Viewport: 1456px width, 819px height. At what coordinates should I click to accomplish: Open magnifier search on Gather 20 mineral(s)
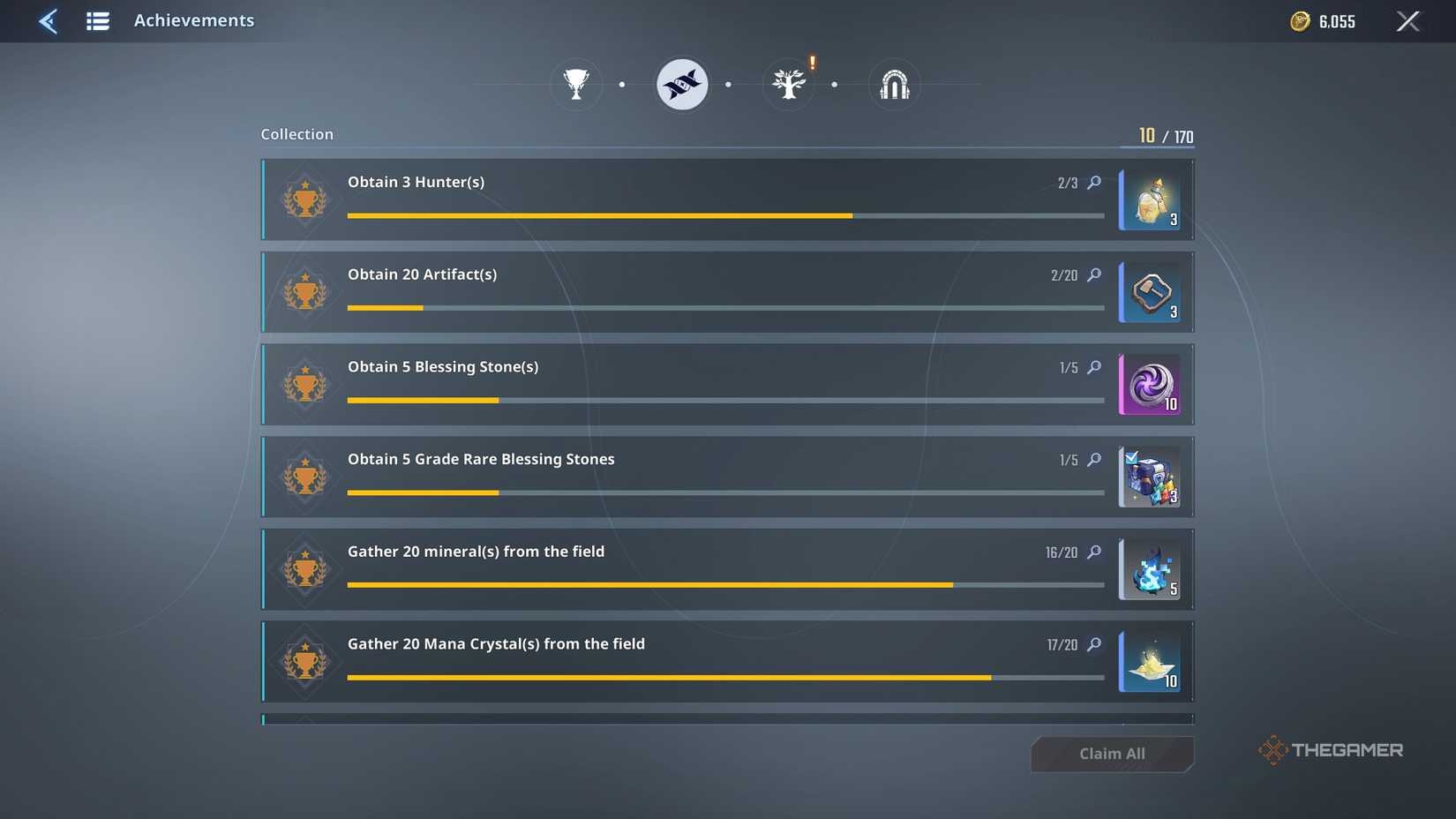1094,552
